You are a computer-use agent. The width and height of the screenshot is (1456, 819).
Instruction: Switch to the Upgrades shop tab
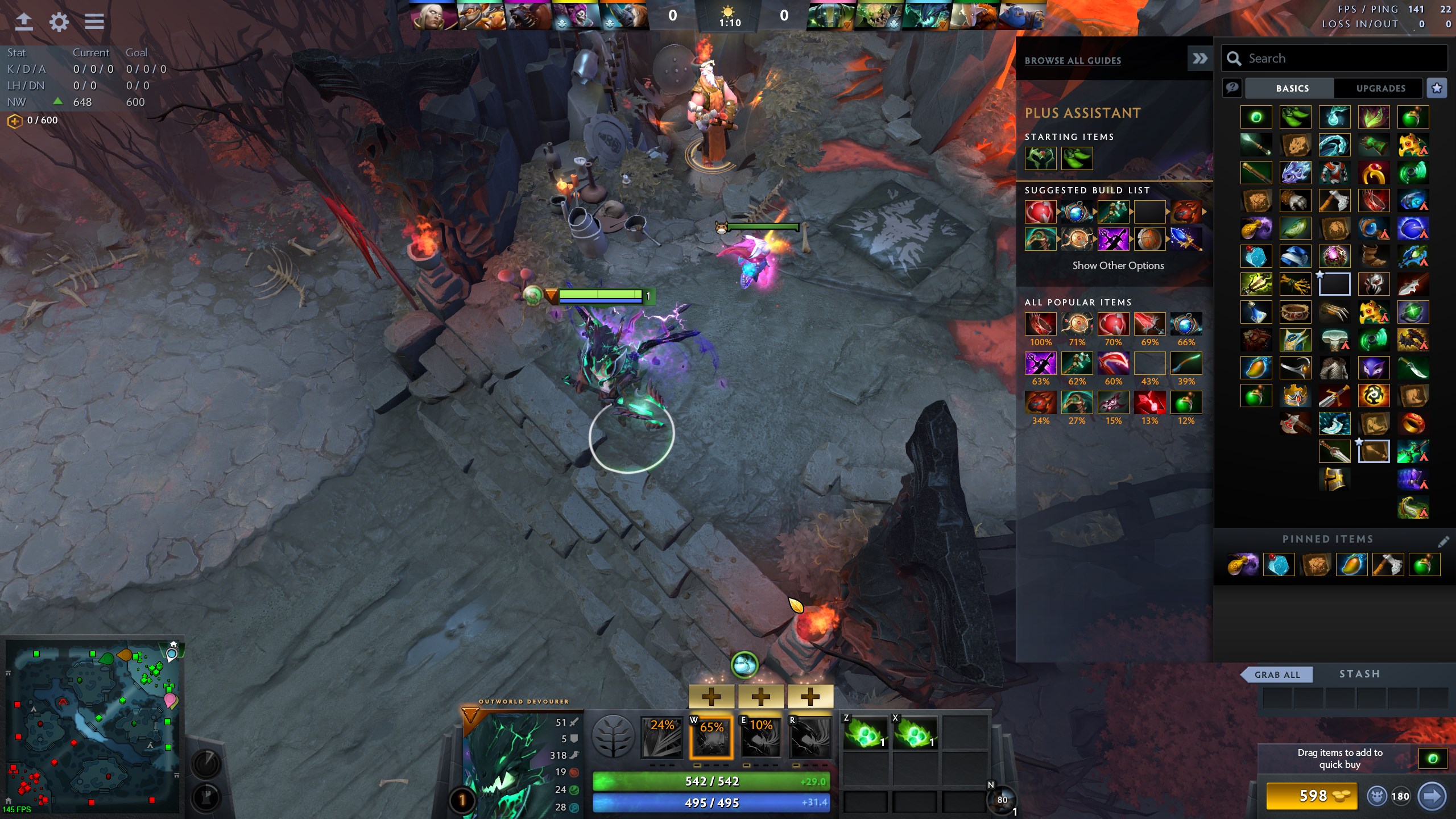pyautogui.click(x=1380, y=88)
